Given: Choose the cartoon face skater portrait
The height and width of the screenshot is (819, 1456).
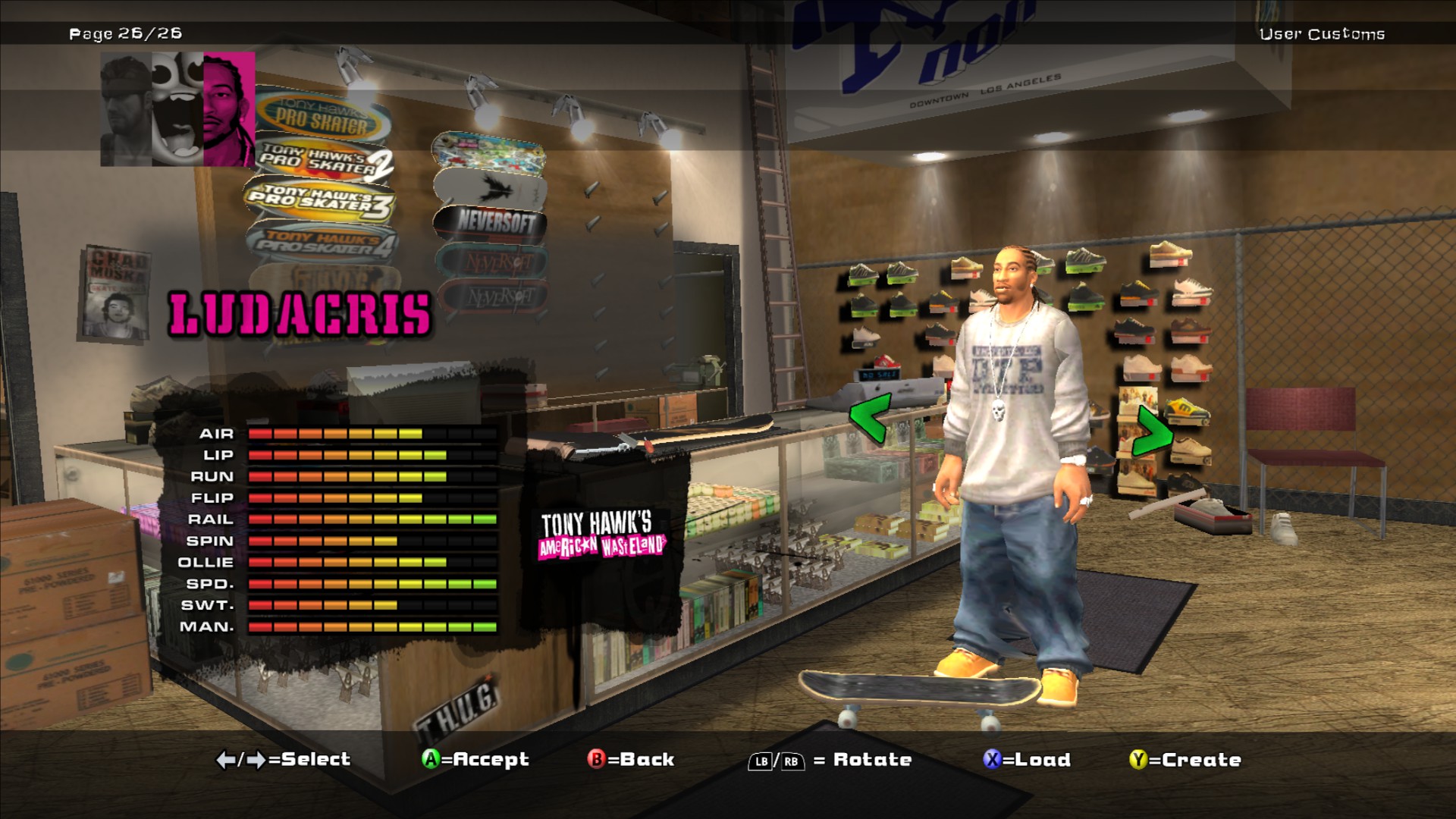Looking at the screenshot, I should [177, 109].
